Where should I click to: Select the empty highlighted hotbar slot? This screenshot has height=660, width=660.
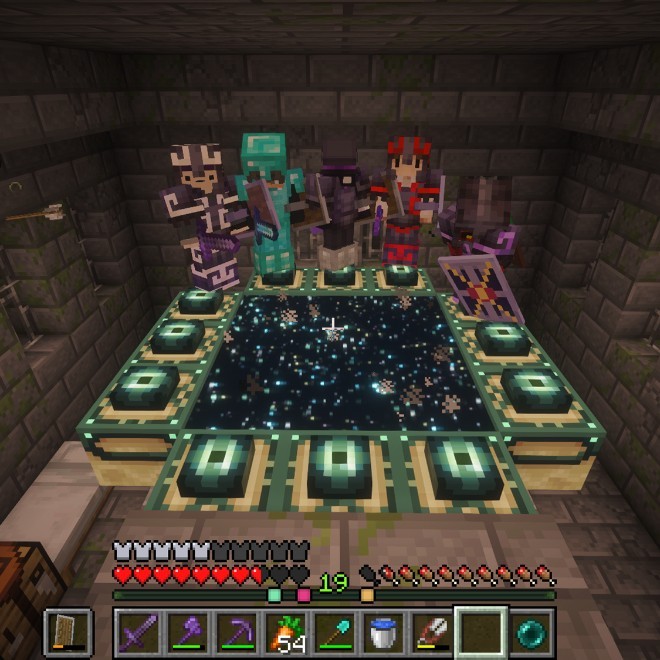coord(481,632)
